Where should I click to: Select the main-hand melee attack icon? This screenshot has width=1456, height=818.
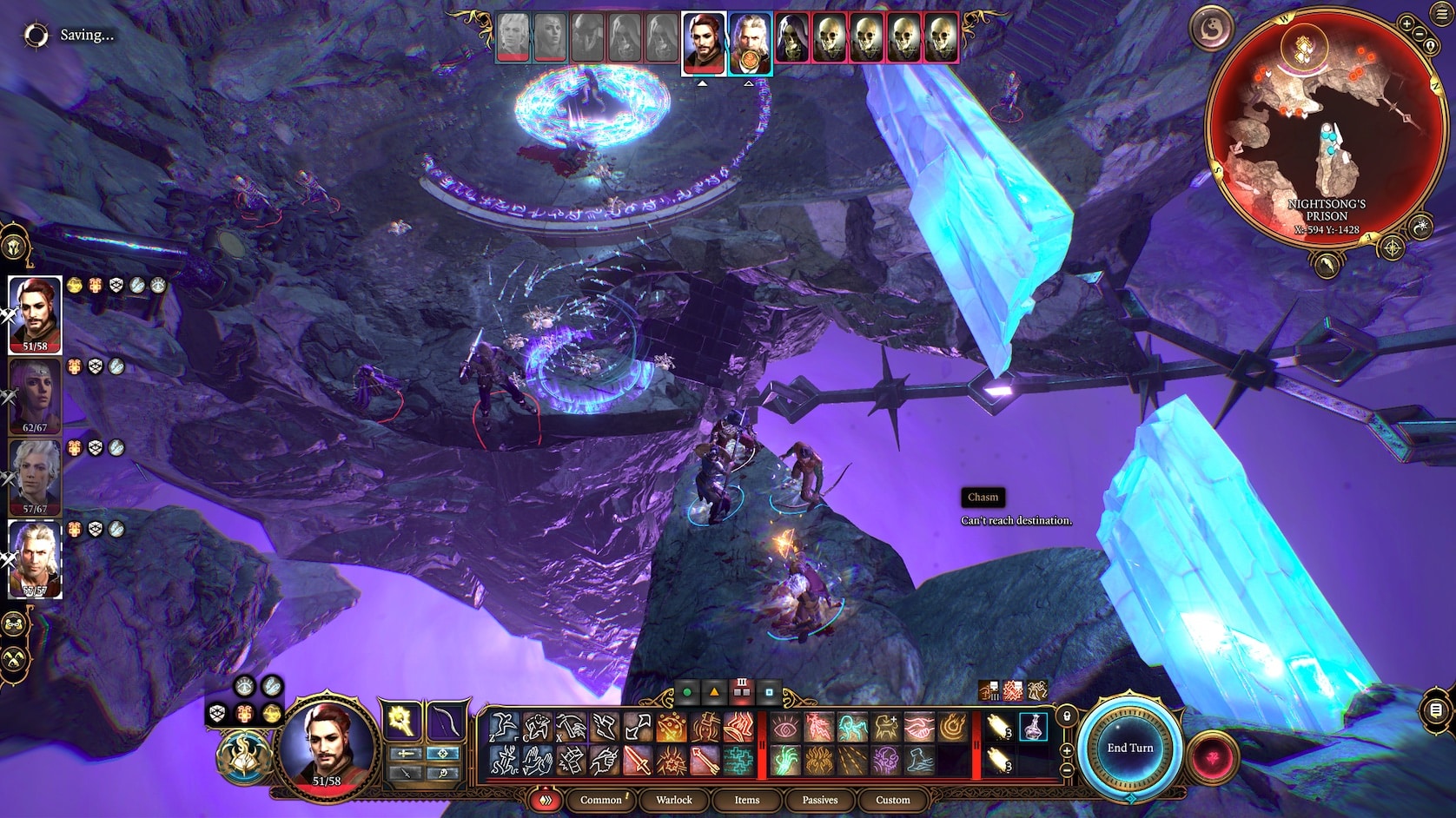[x=638, y=760]
